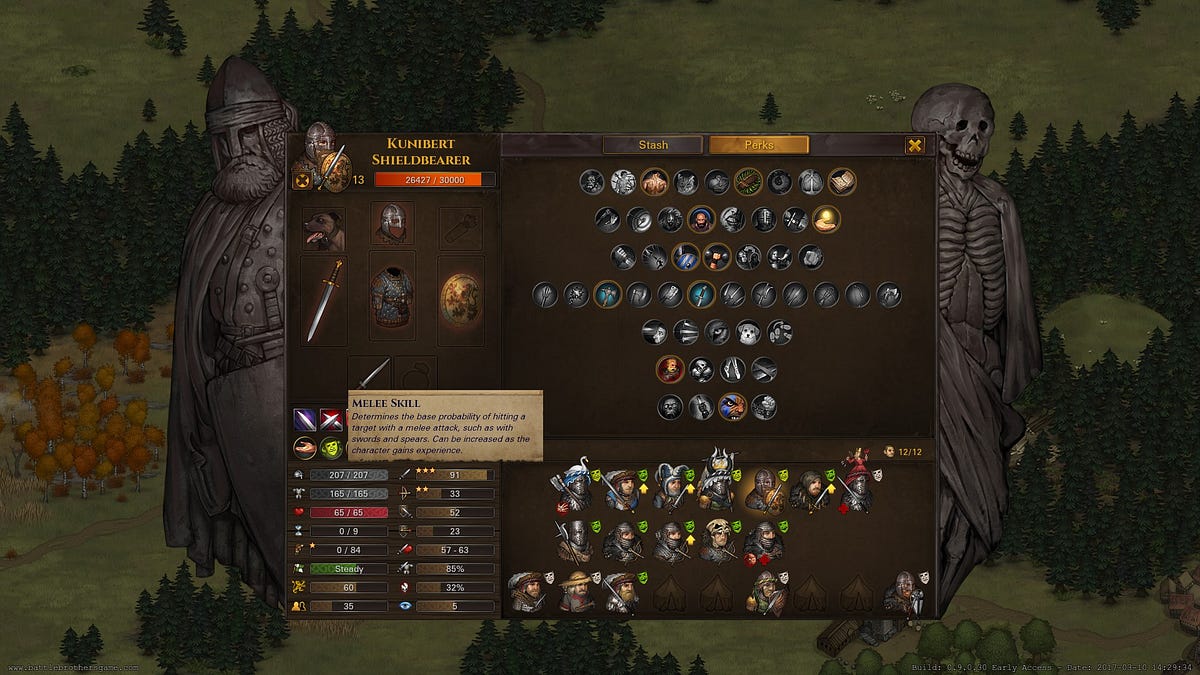
Task: Choose the open book perk icon
Action: click(842, 181)
